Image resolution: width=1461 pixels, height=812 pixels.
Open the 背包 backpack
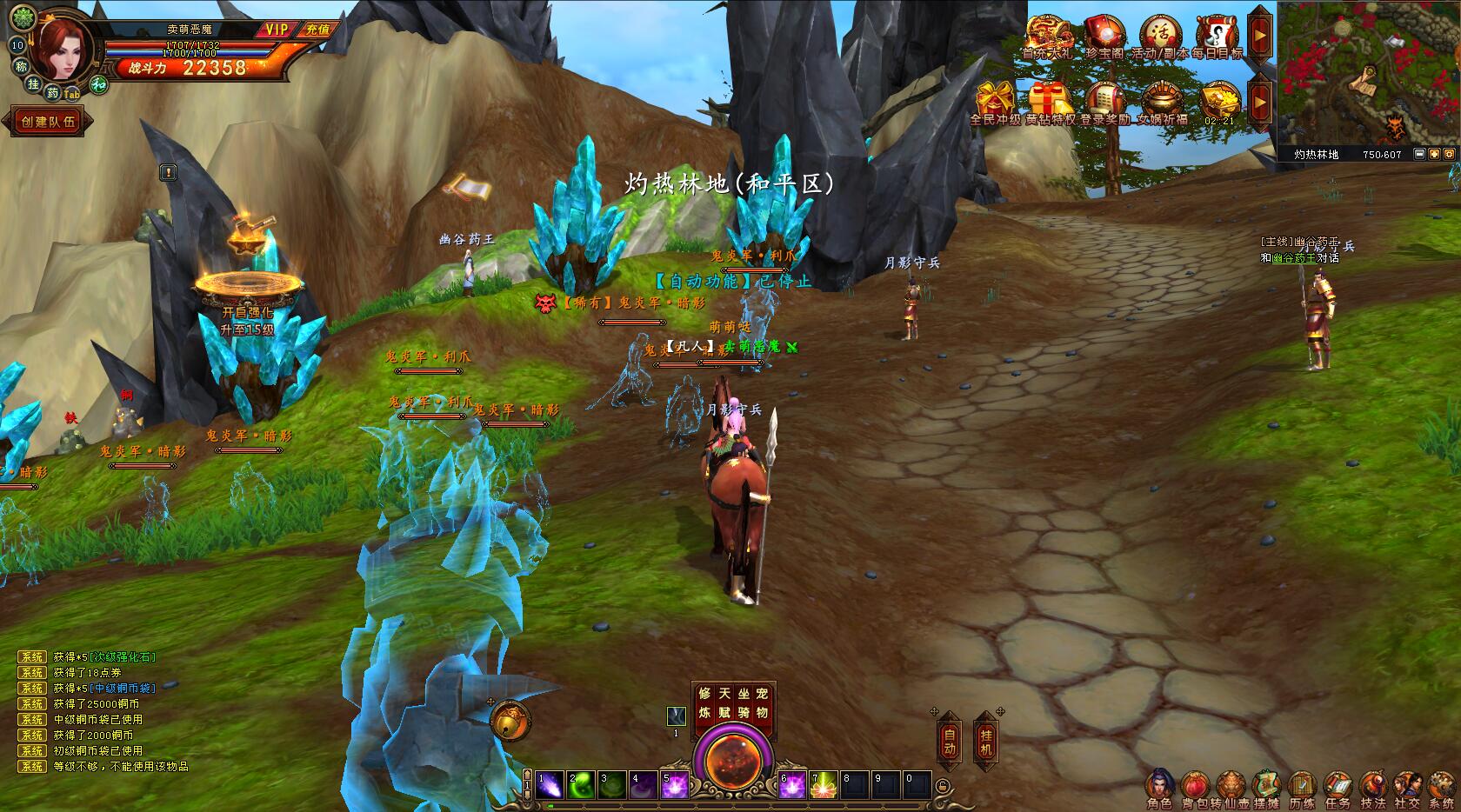[1193, 788]
